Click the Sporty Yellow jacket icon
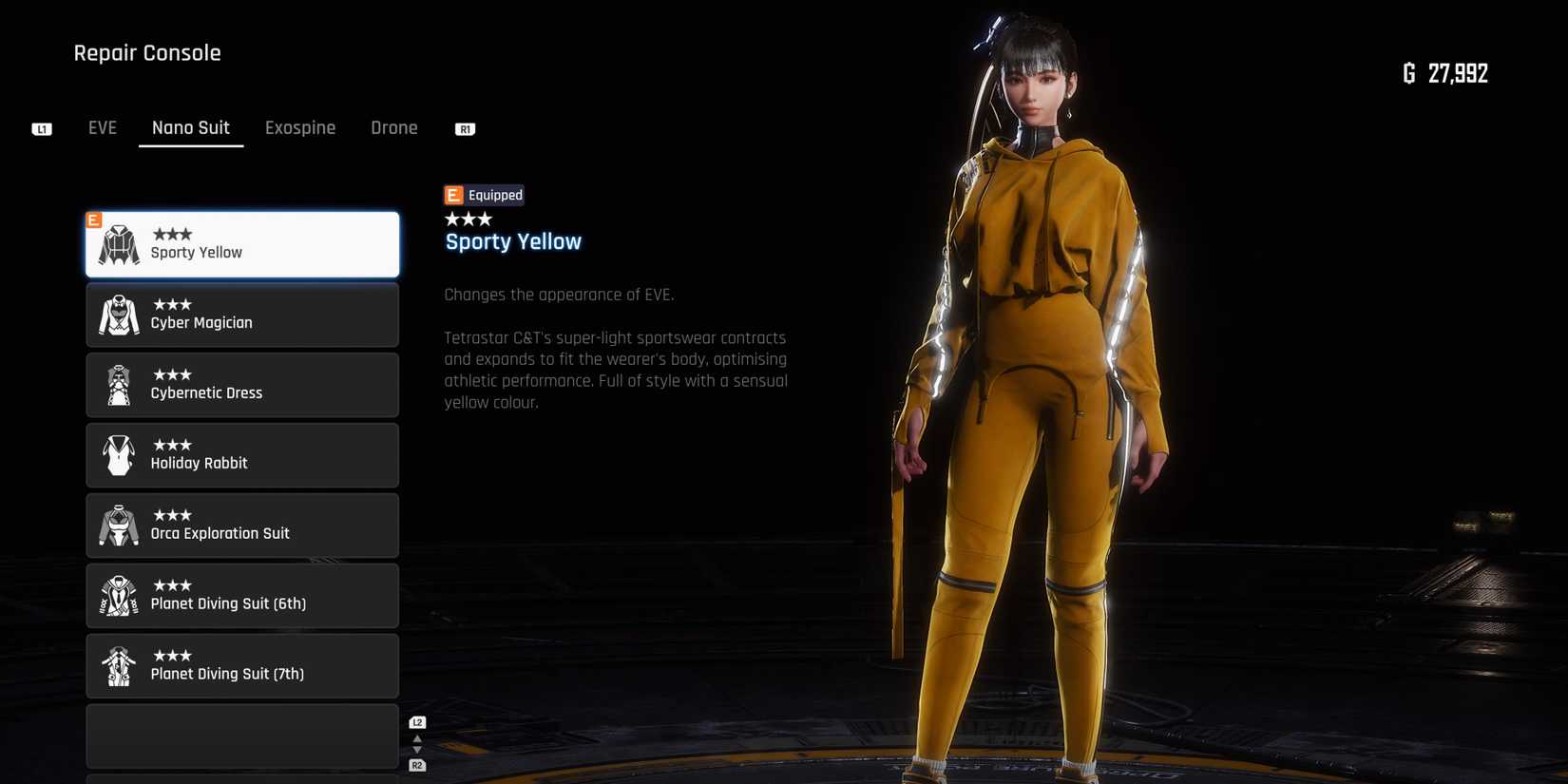This screenshot has width=1568, height=784. 117,242
